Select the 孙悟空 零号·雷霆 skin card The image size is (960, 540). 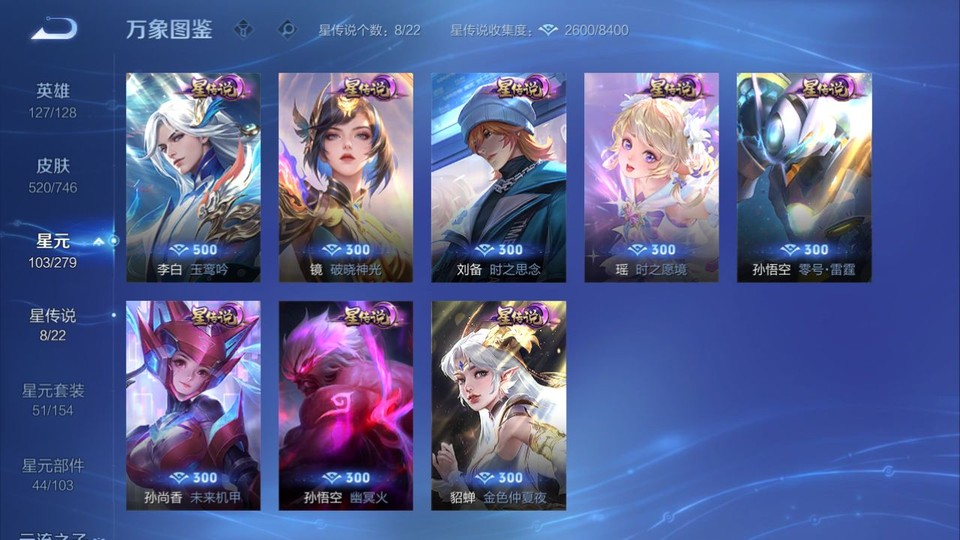[x=804, y=177]
